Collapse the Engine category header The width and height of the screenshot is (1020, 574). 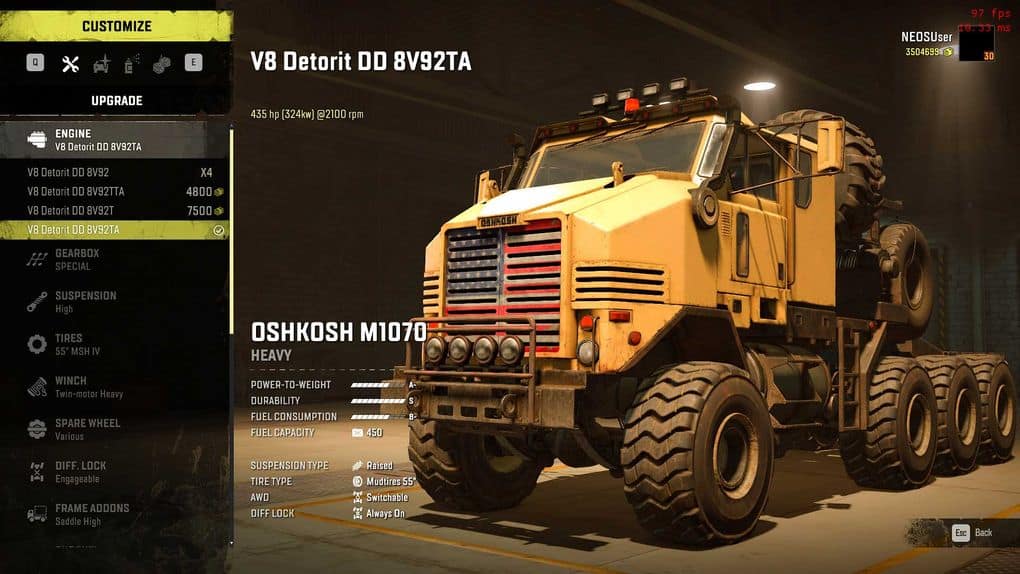[x=114, y=140]
